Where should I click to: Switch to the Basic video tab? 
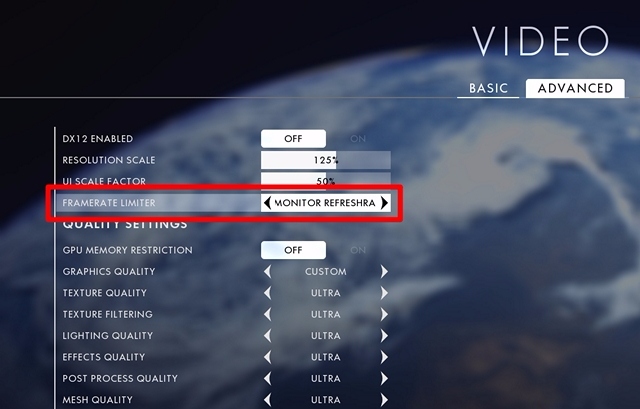coord(488,88)
